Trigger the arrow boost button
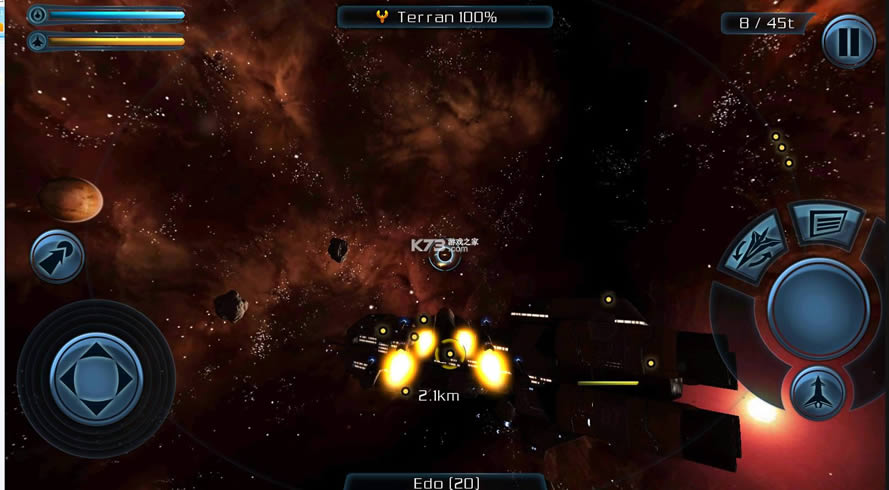The image size is (889, 490). pyautogui.click(x=57, y=257)
